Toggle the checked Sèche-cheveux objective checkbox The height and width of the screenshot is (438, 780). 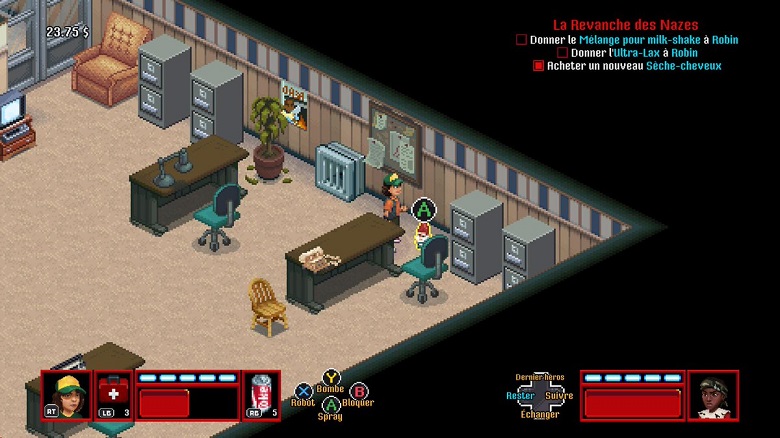[x=538, y=66]
